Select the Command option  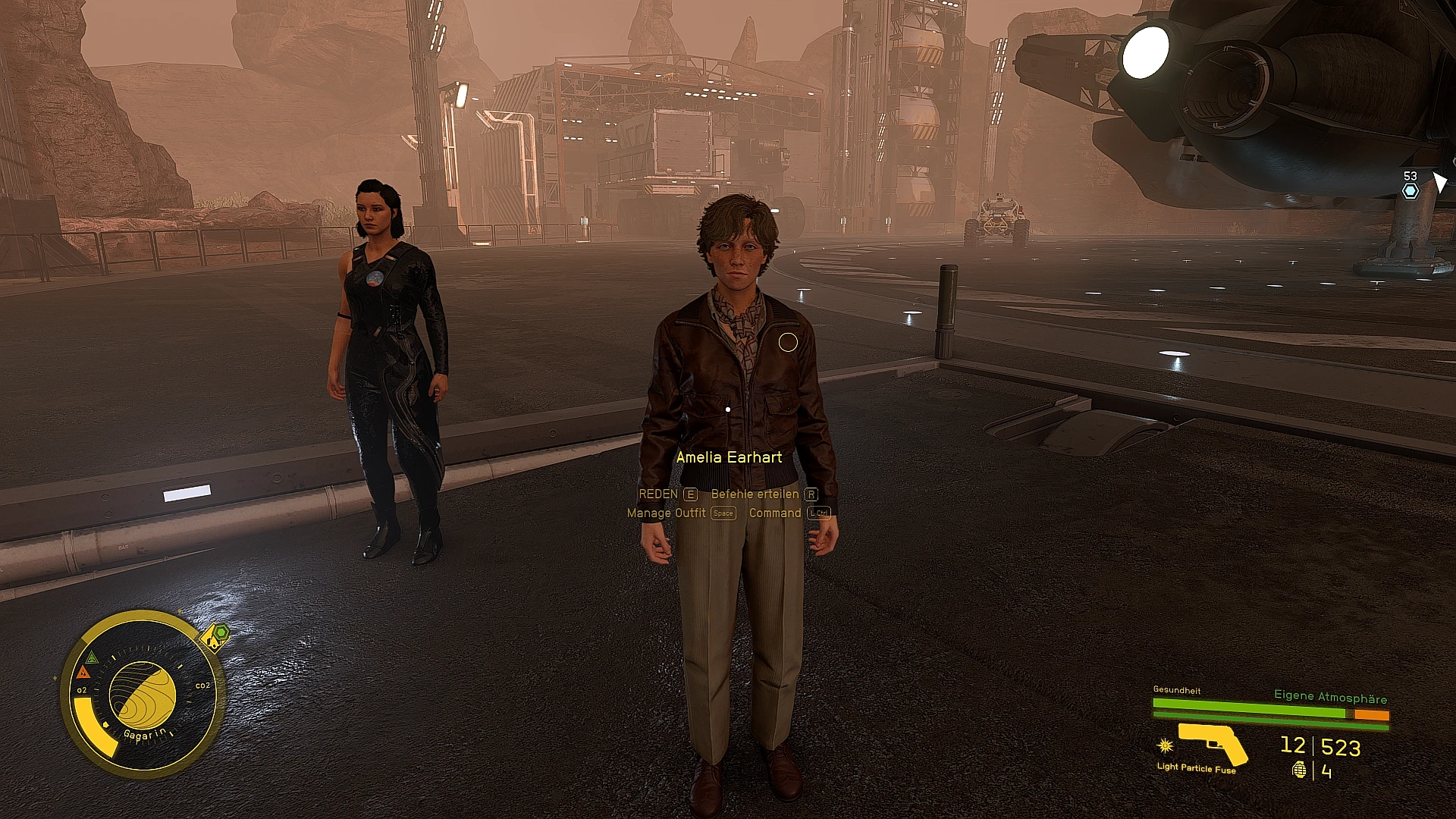coord(775,513)
